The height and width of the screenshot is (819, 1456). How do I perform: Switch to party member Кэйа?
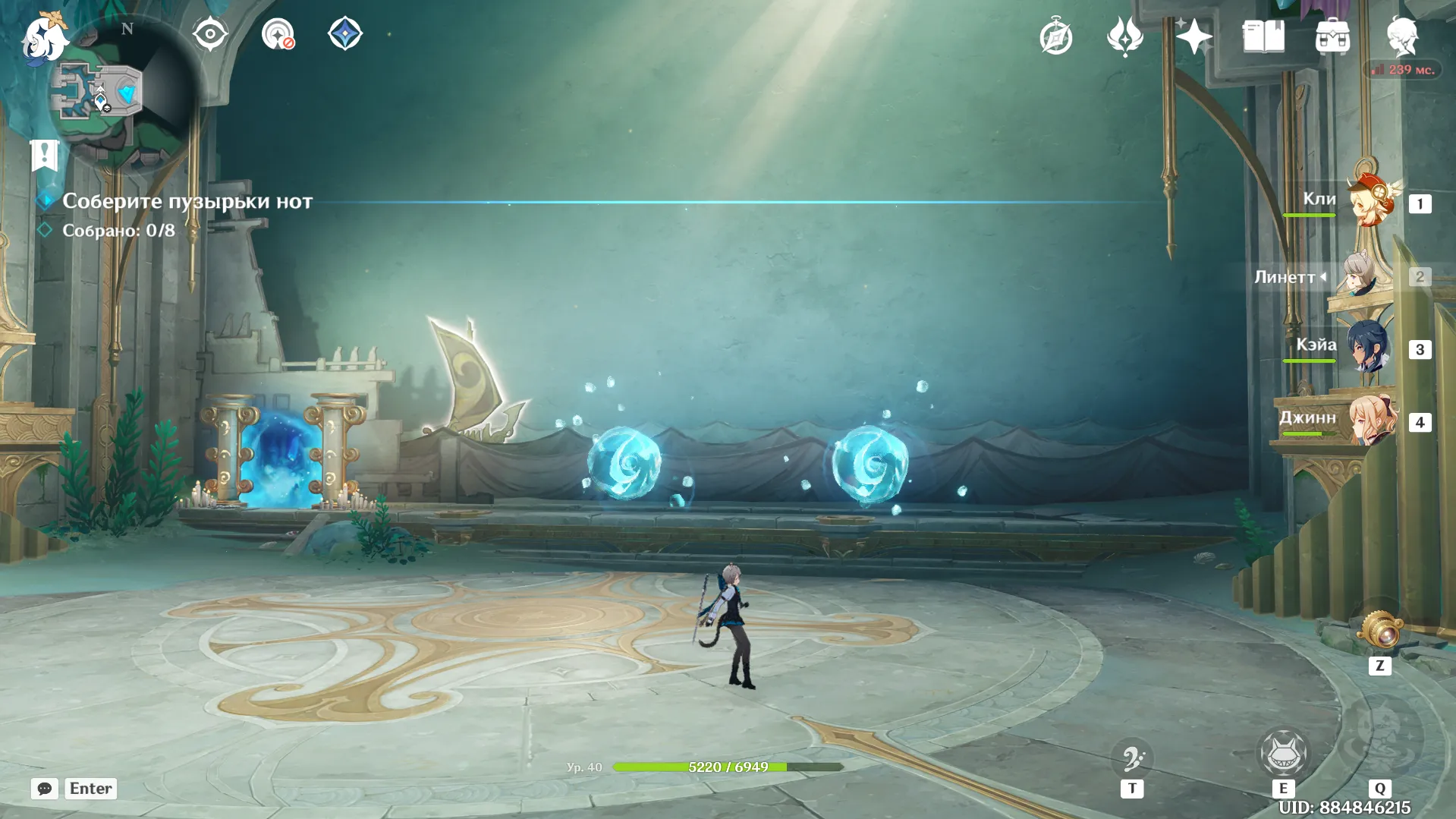(x=1369, y=348)
